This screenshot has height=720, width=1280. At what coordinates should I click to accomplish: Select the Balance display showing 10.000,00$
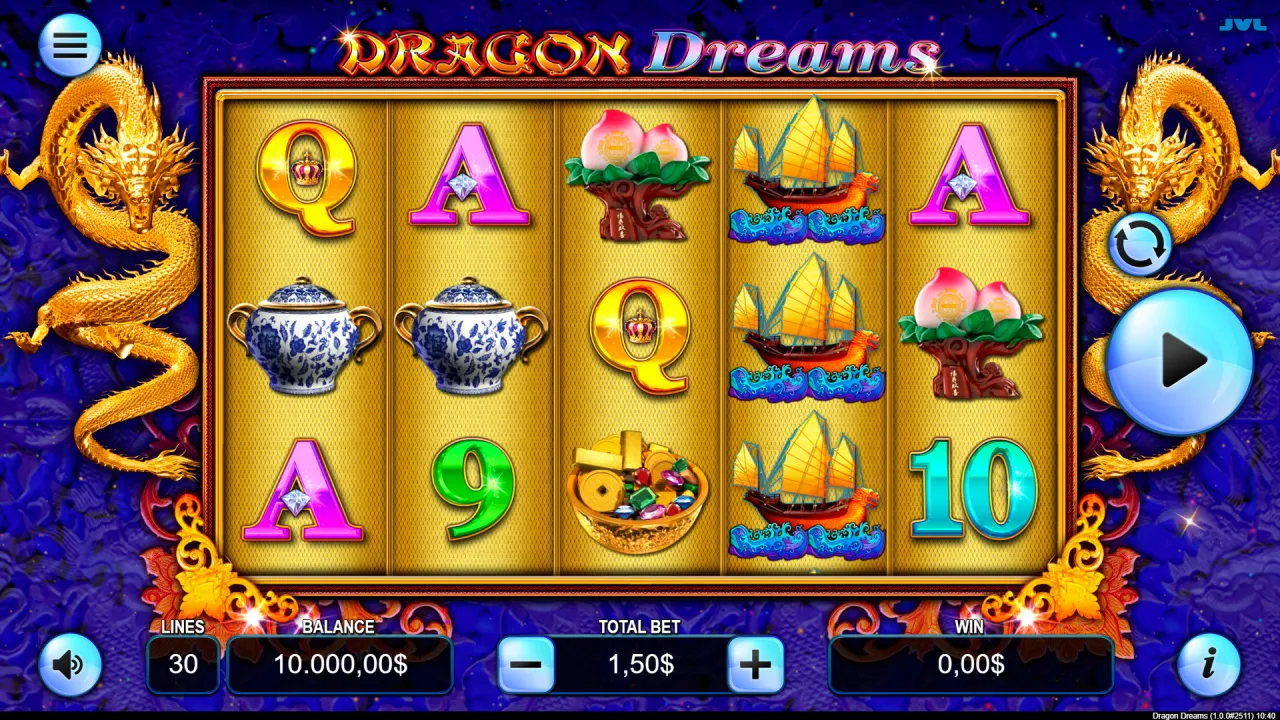pyautogui.click(x=339, y=663)
